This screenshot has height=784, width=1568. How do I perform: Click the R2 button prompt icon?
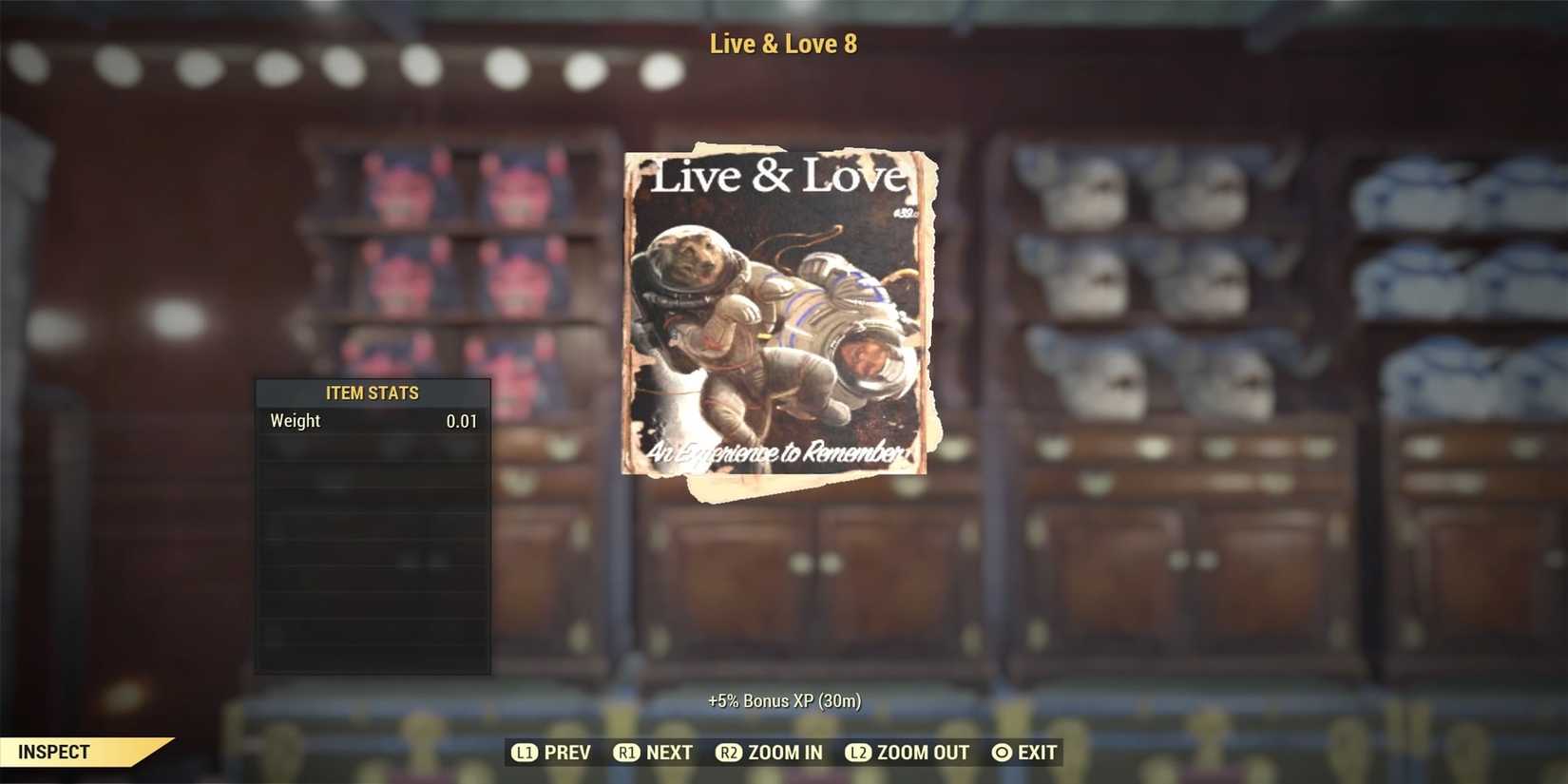(730, 752)
